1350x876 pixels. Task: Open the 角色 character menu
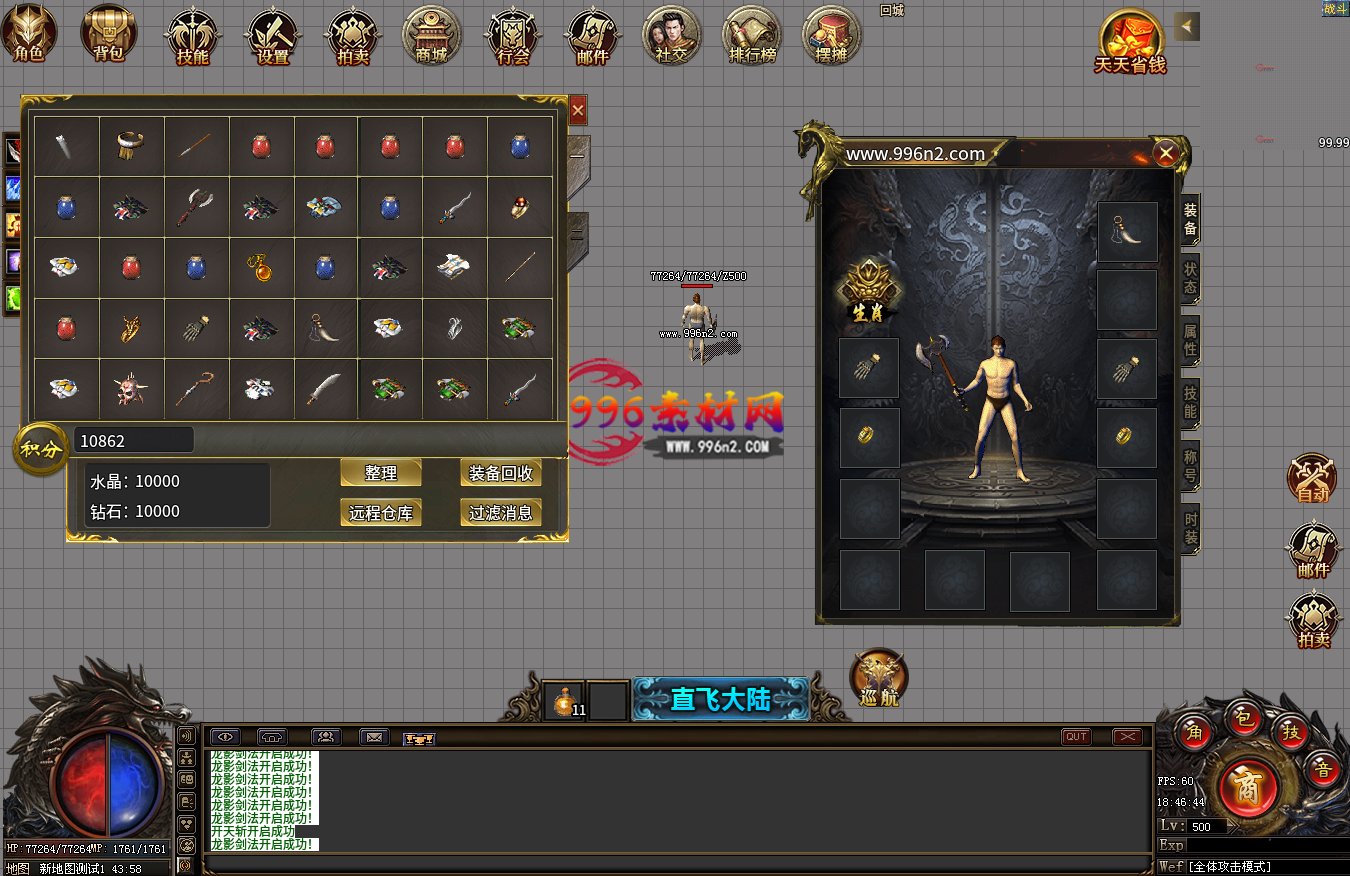point(29,34)
